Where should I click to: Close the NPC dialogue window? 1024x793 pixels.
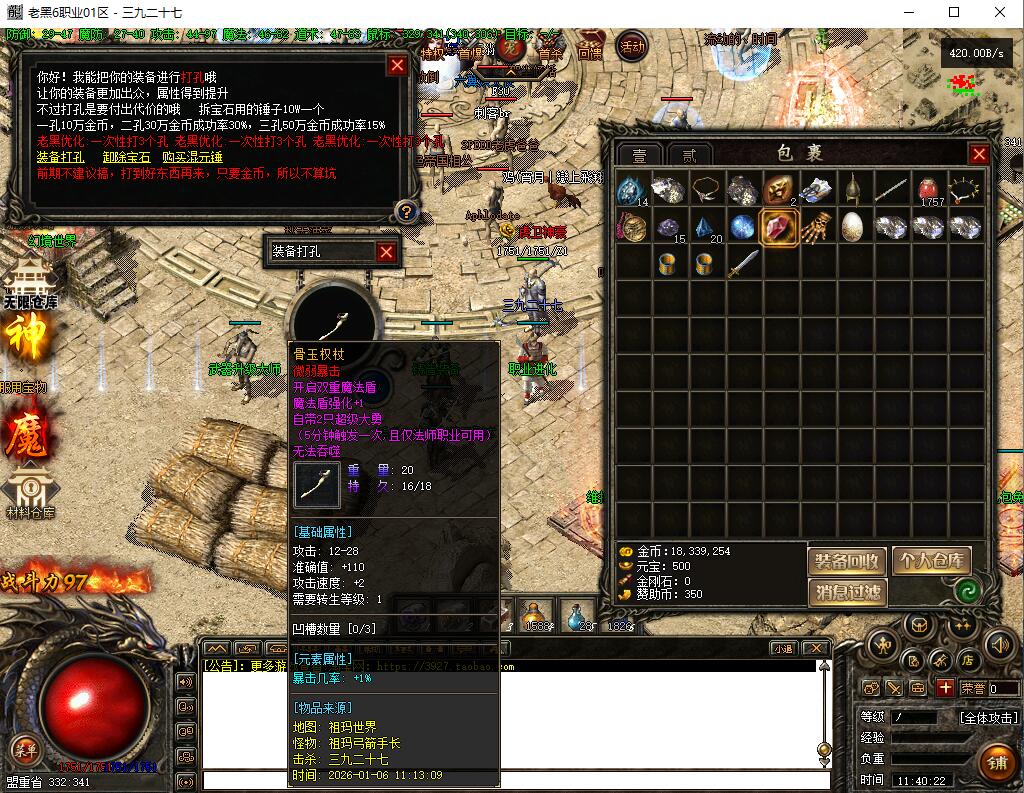397,66
